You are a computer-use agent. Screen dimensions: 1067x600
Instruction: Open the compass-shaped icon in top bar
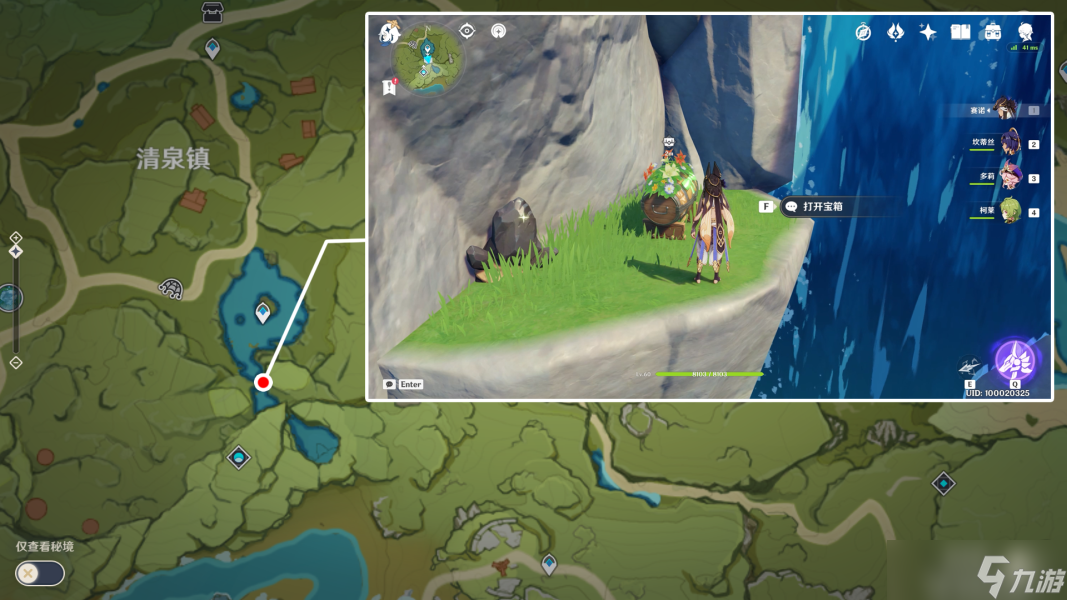(x=863, y=32)
